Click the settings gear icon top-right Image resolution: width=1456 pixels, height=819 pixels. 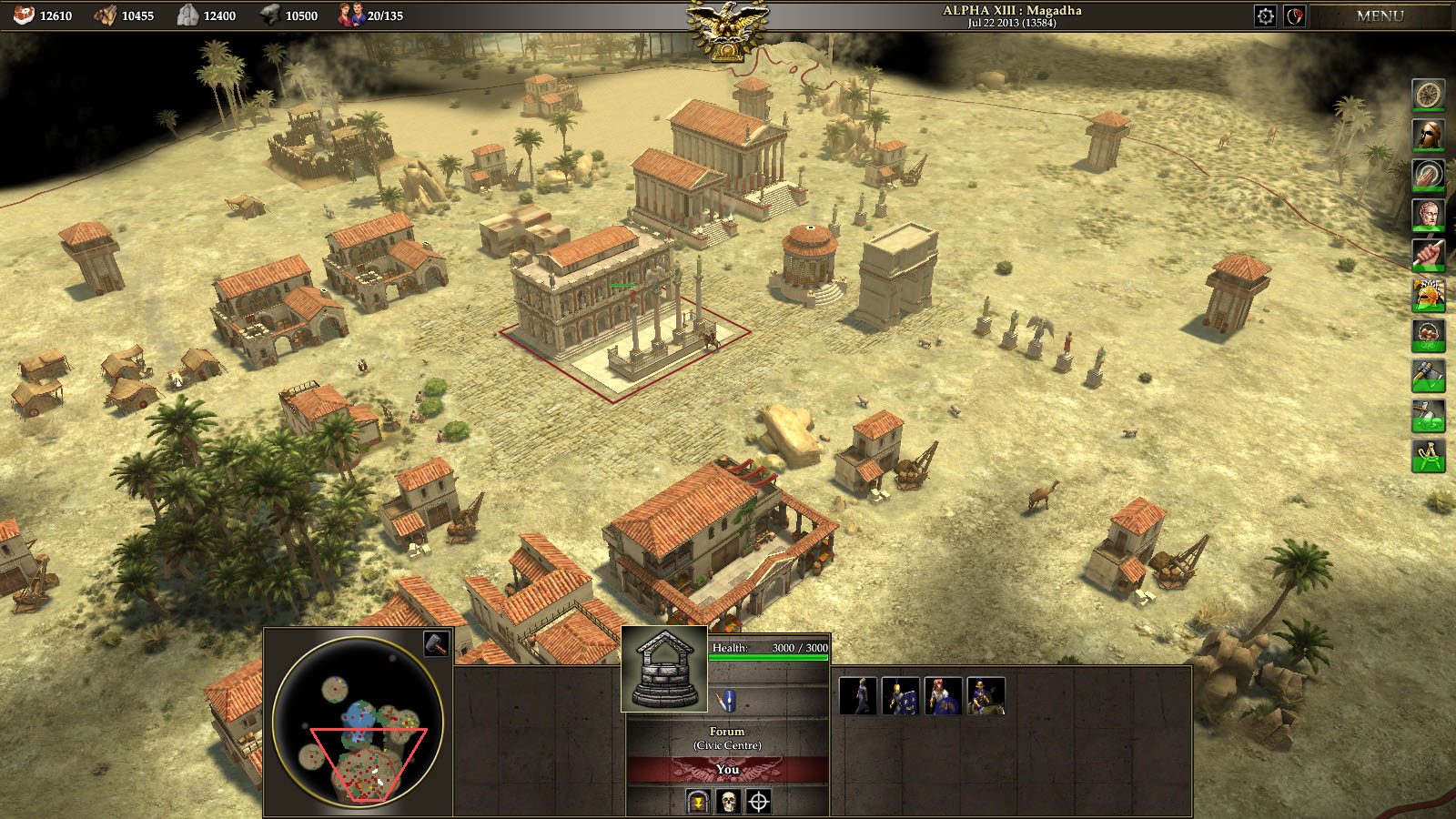pos(1265,15)
